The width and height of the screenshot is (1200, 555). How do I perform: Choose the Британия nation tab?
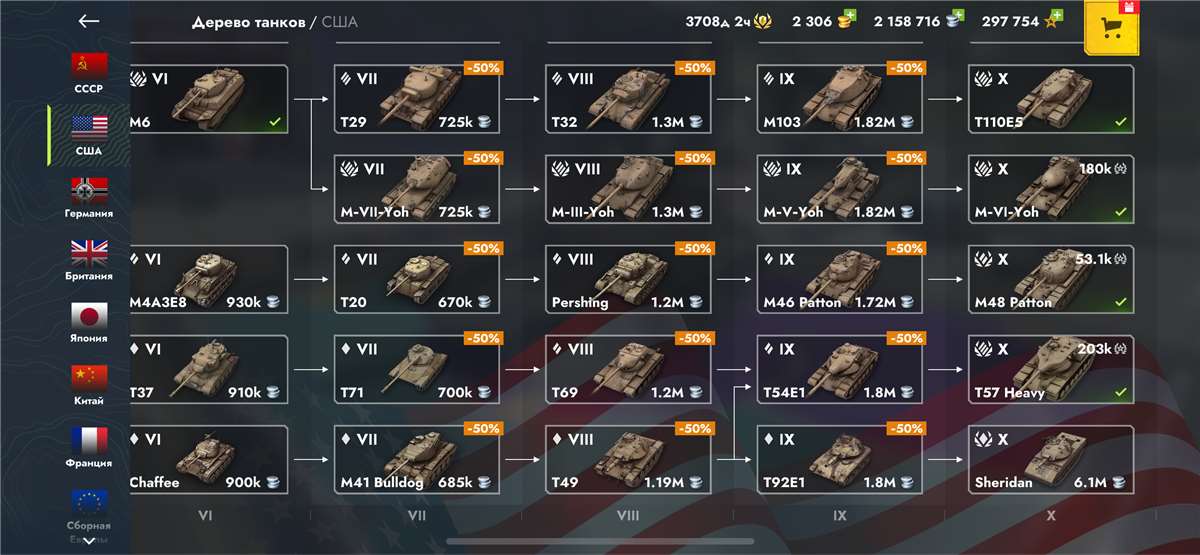89,260
